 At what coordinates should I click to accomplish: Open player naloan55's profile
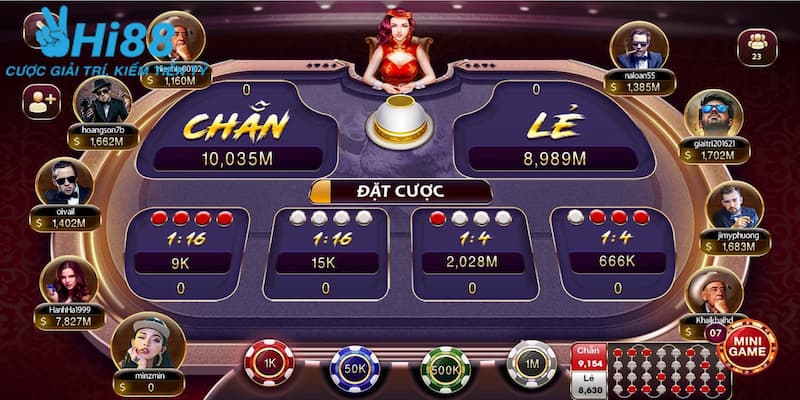tap(640, 45)
